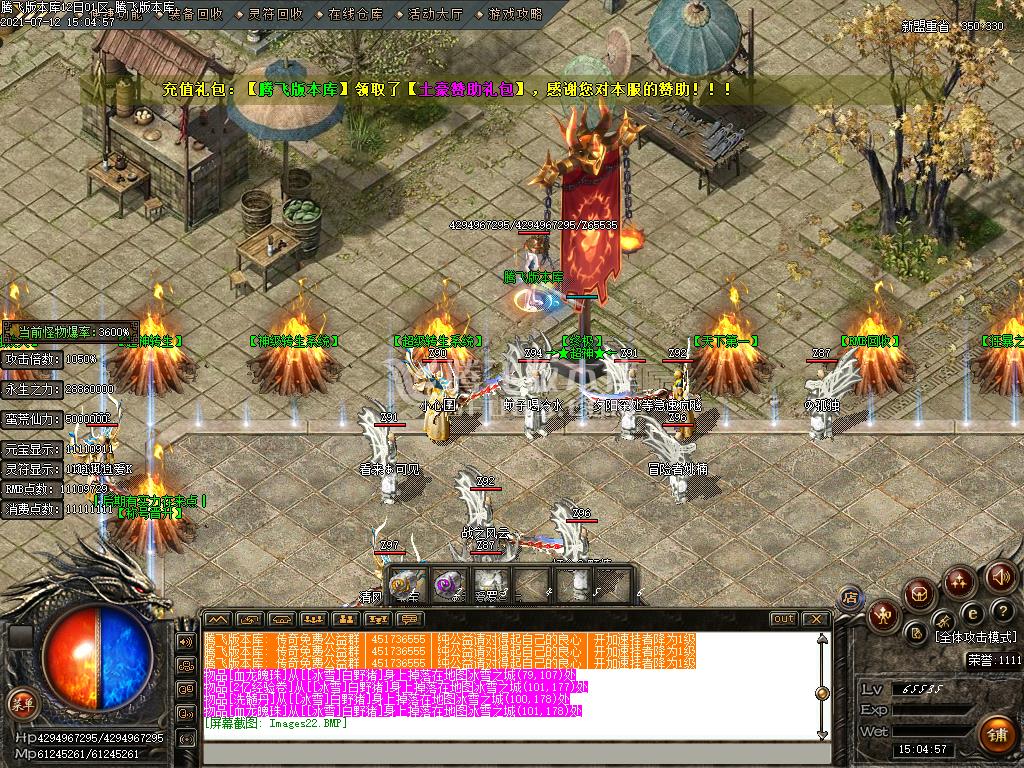
Task: Select the purple swirl item hotbar slot
Action: (x=447, y=582)
